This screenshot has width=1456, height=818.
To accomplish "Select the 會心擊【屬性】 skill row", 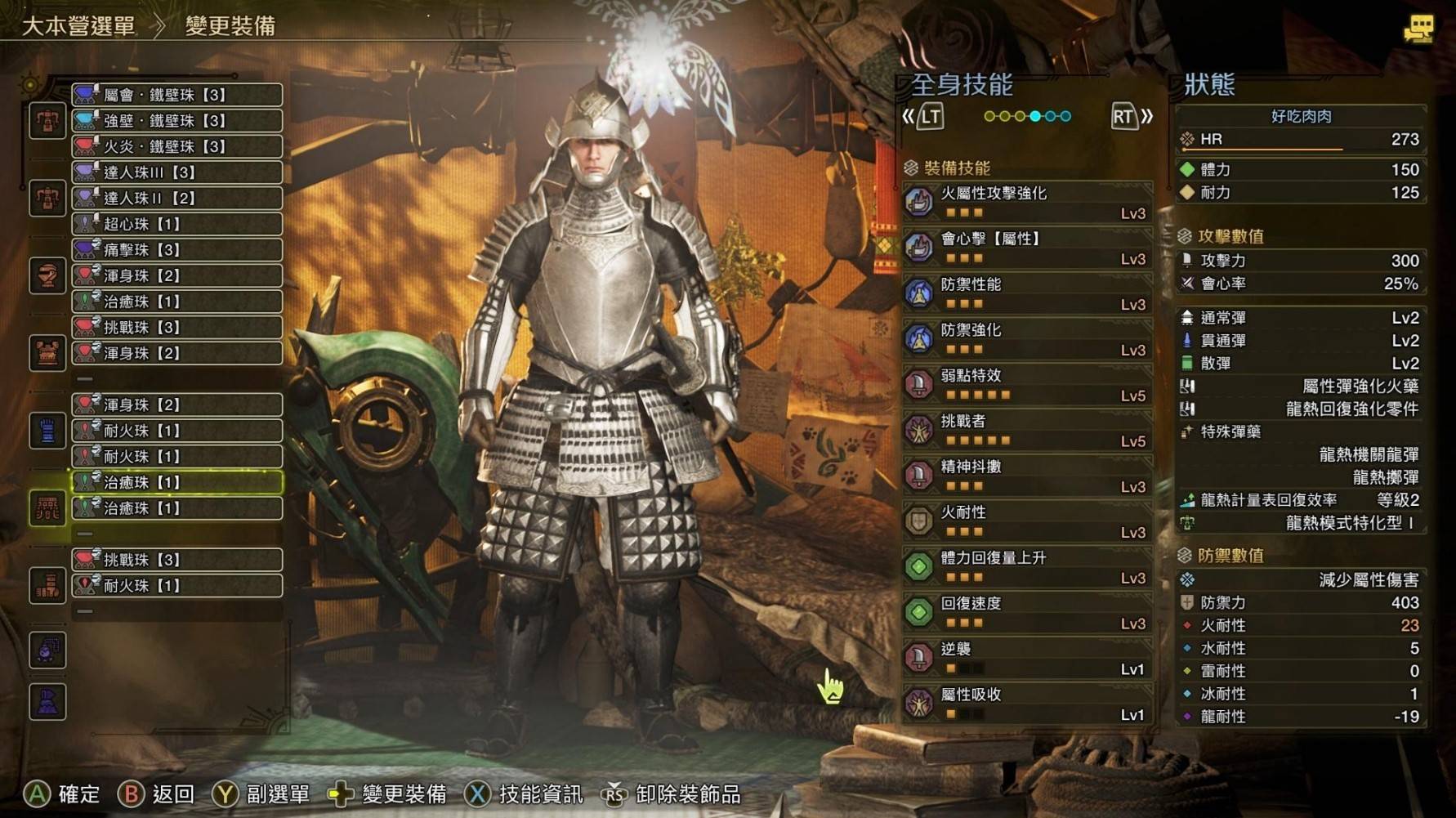I will click(x=1028, y=248).
